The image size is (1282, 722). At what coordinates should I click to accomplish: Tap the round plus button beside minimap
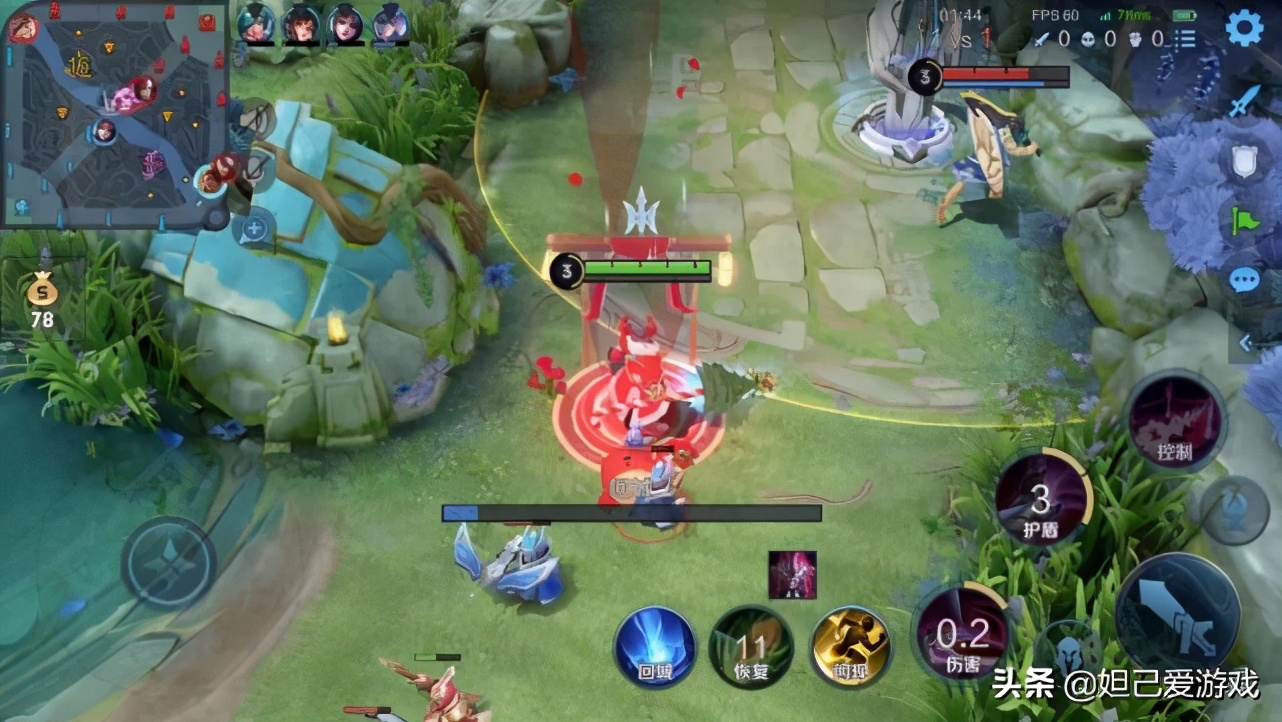pyautogui.click(x=254, y=228)
